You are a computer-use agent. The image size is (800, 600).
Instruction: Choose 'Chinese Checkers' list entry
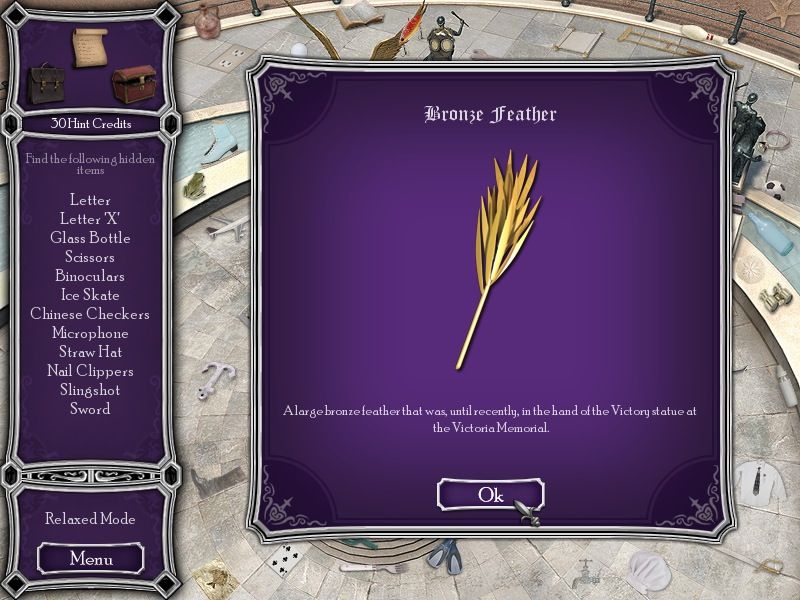(90, 314)
